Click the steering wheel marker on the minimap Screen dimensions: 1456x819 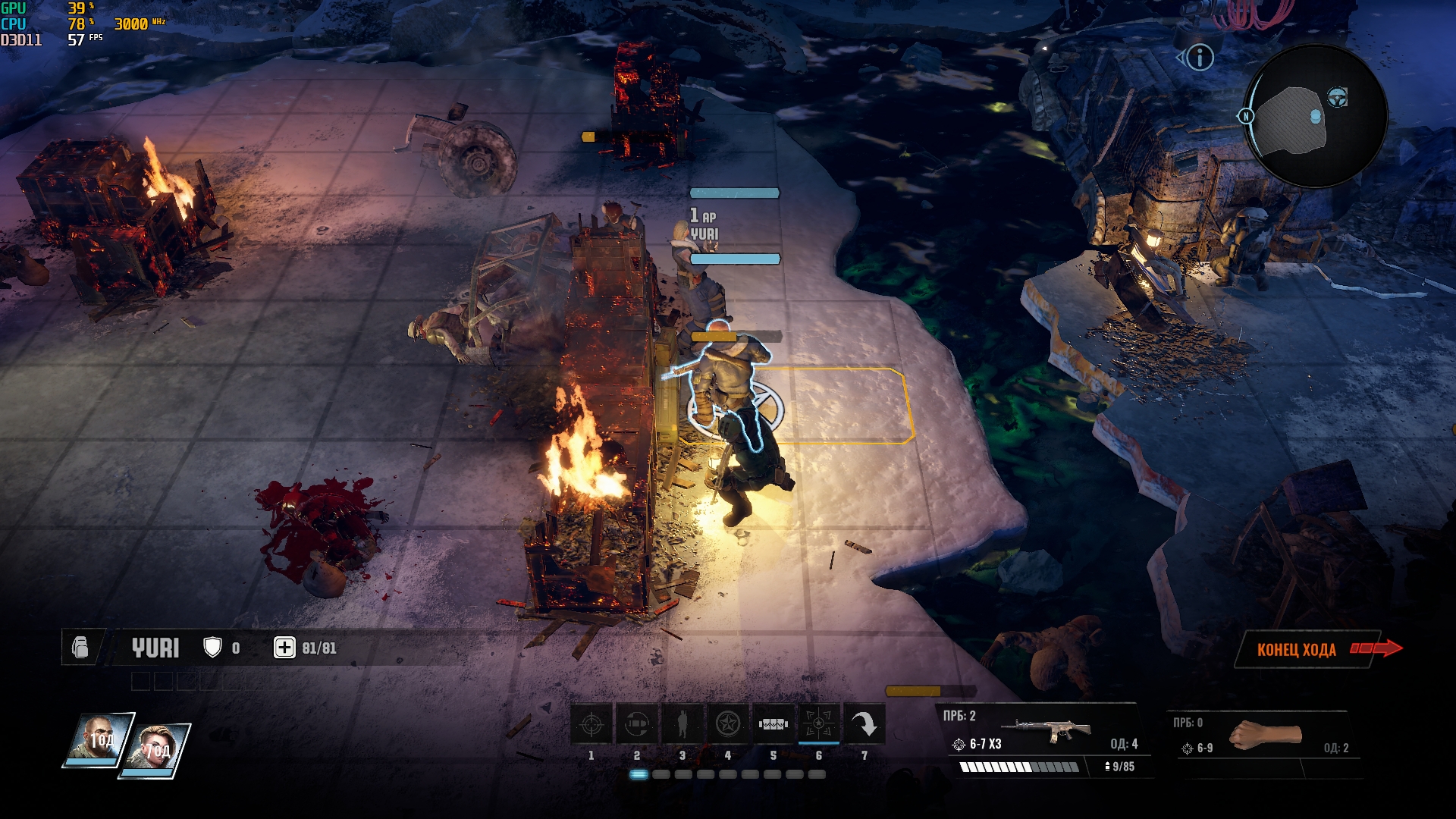pos(1337,97)
